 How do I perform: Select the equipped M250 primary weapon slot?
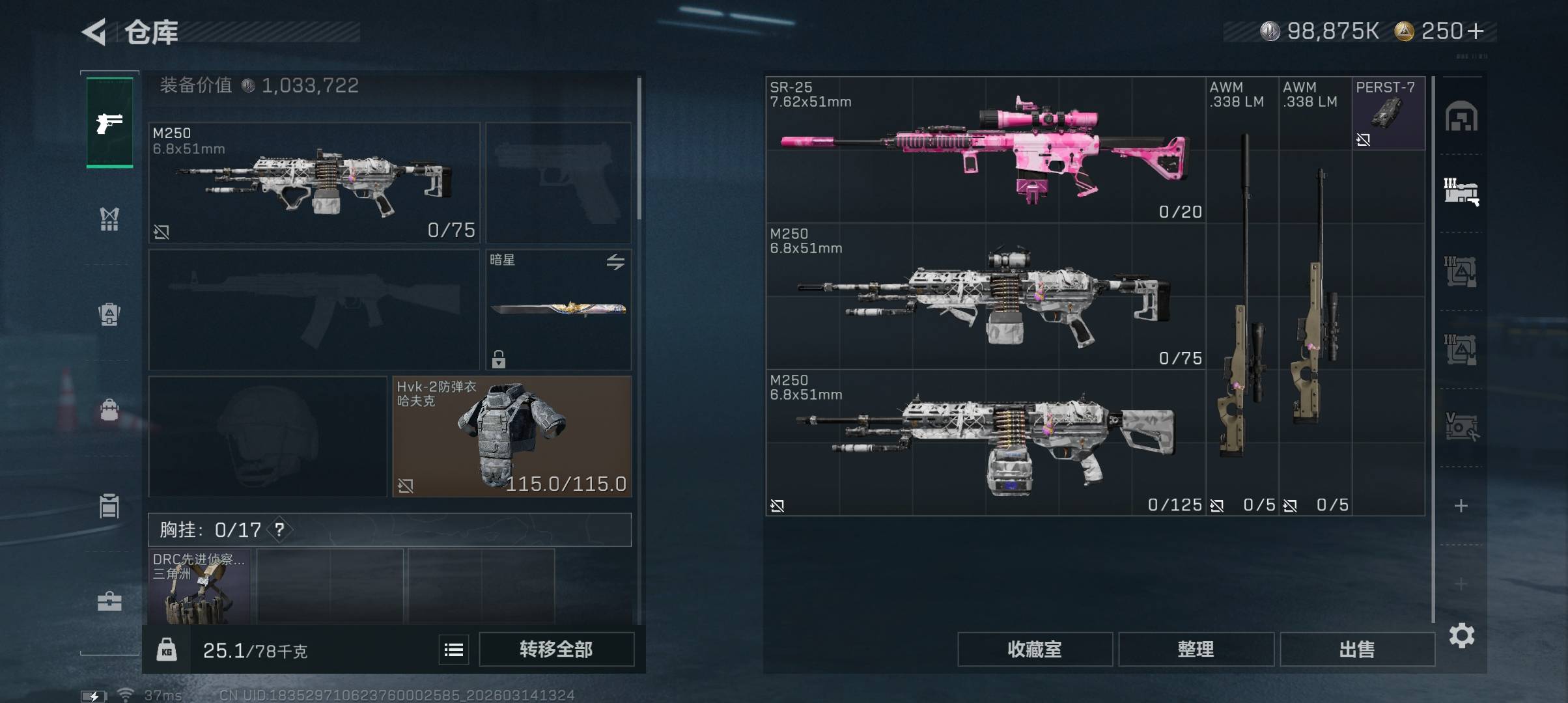pyautogui.click(x=314, y=182)
